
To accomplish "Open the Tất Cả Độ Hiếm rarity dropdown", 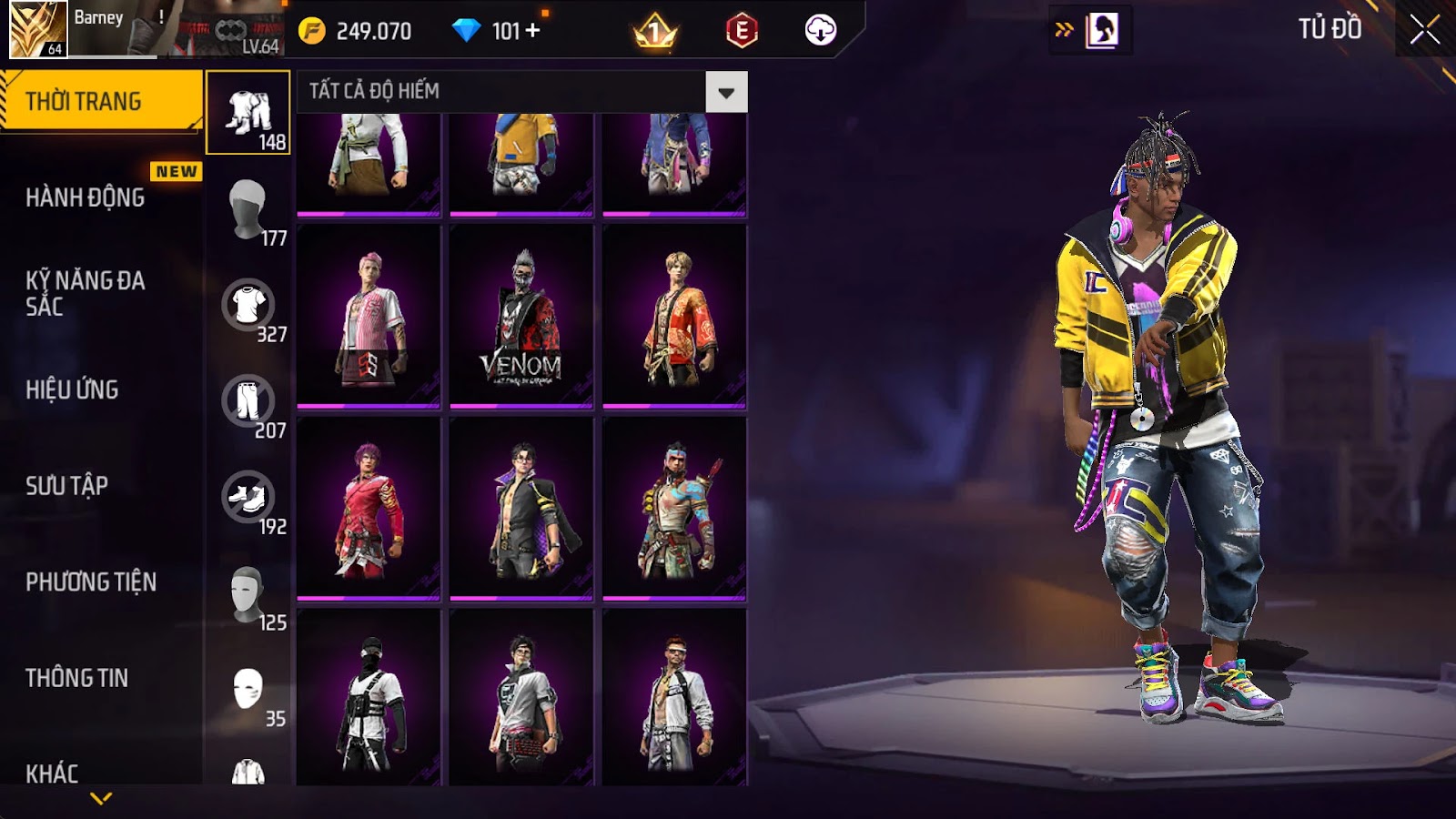I will tap(725, 92).
